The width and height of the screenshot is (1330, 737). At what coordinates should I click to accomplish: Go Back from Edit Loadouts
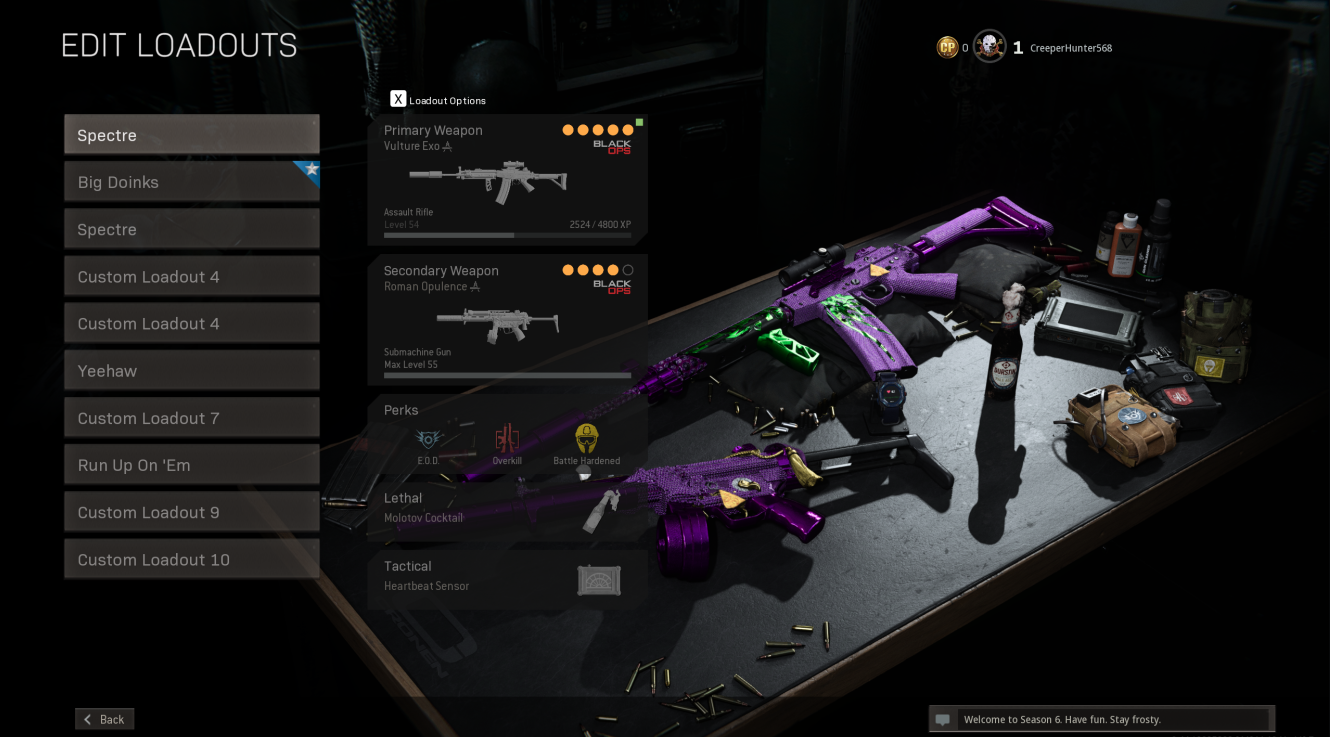[x=104, y=719]
